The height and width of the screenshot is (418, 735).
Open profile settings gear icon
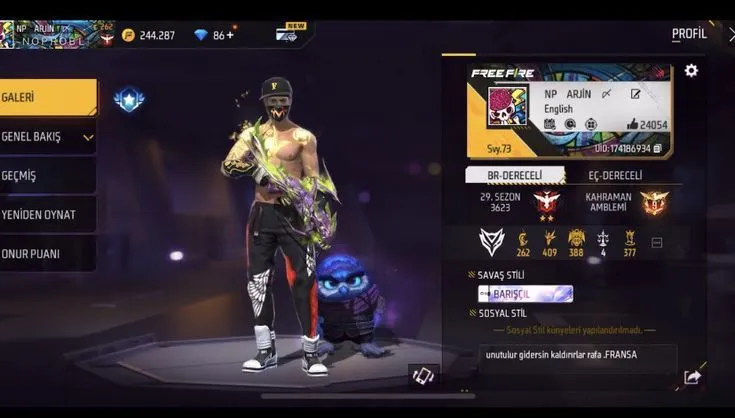coord(691,71)
